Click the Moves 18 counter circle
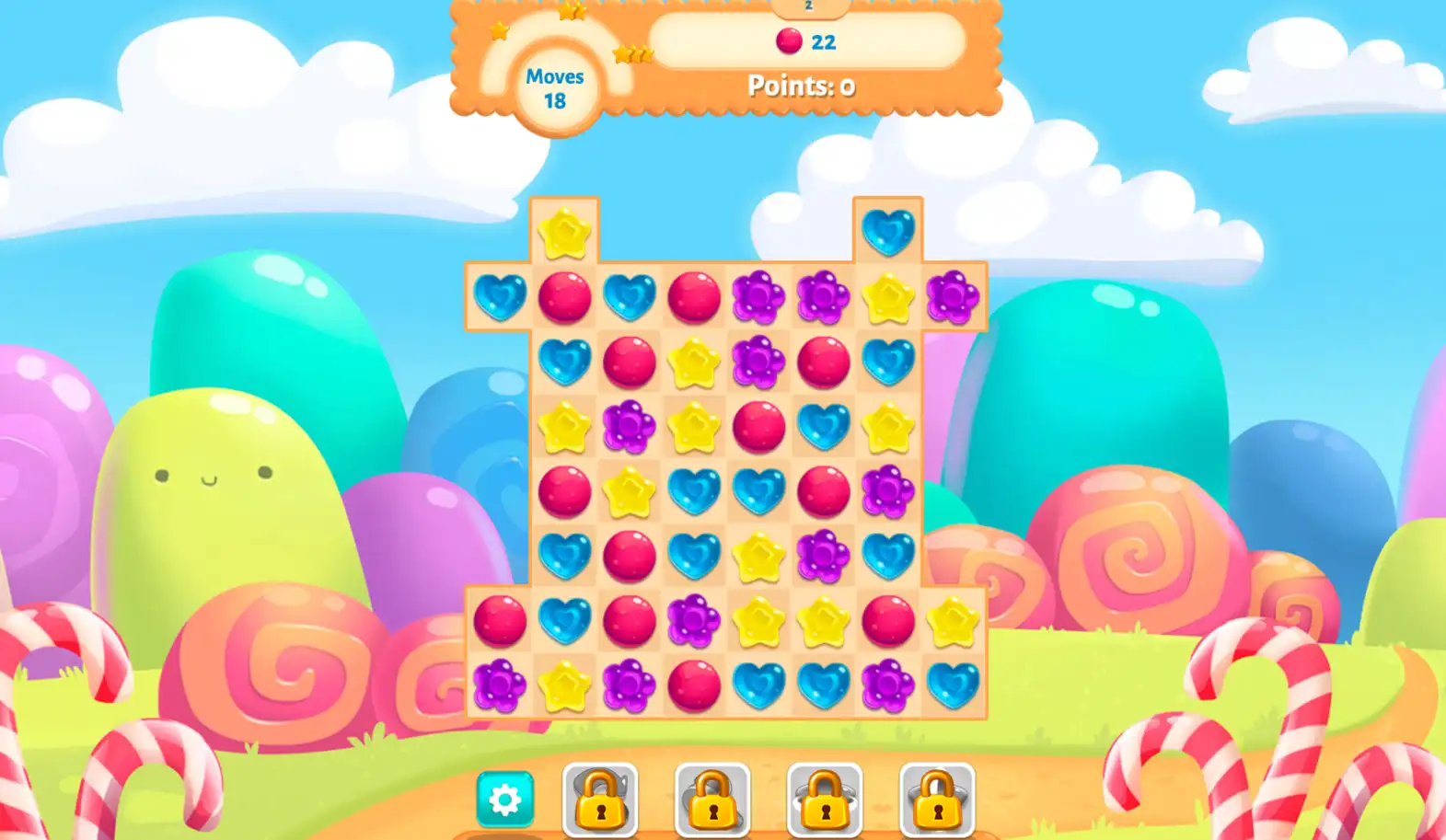 (x=553, y=88)
